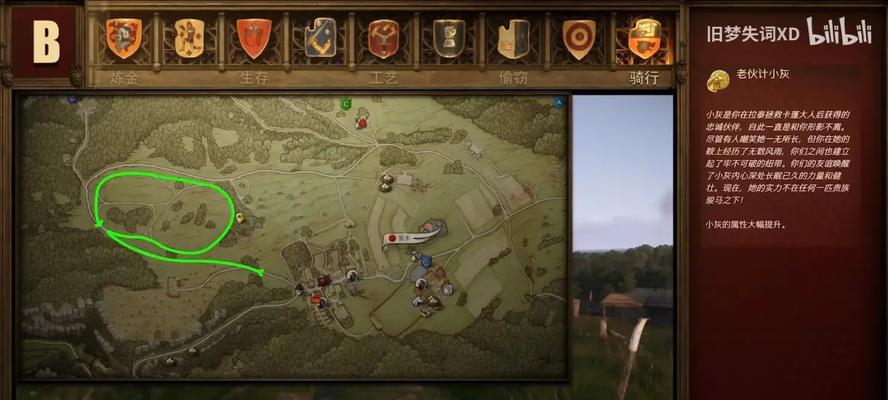Select the white banner marker on map
The width and height of the screenshot is (888, 400).
tap(415, 236)
